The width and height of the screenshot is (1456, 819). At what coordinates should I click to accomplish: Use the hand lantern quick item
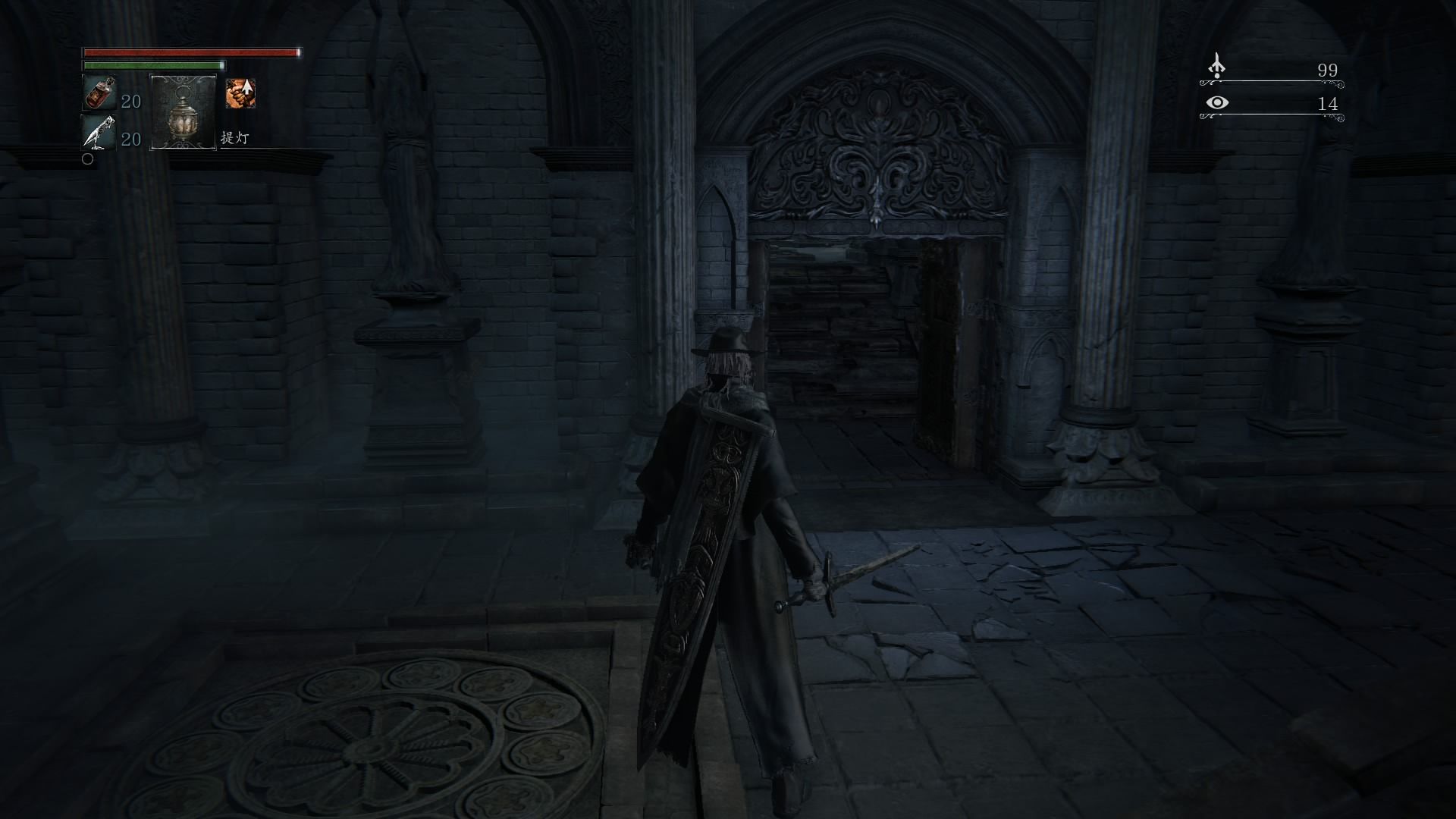184,111
